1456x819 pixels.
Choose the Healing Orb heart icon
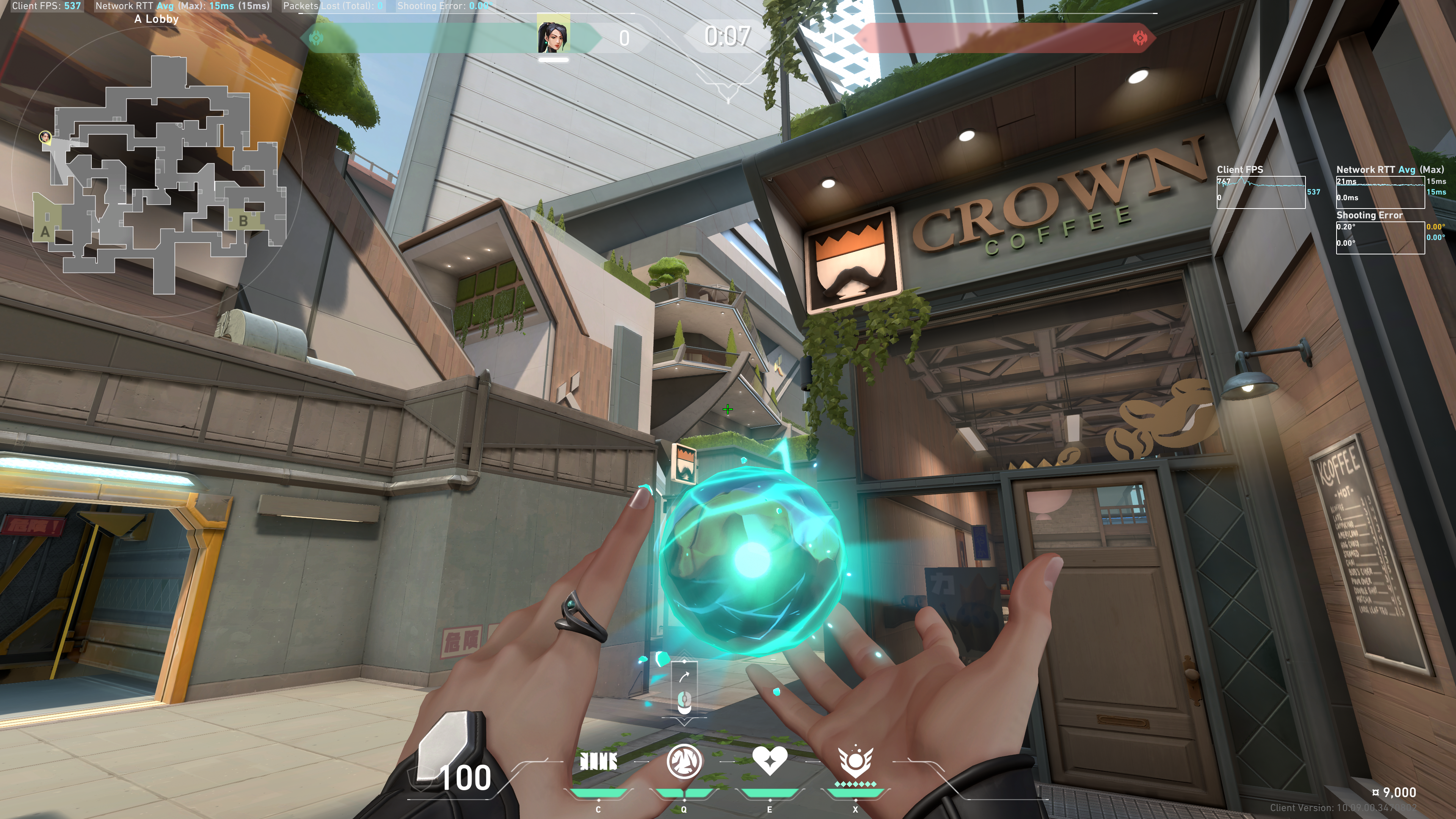(x=769, y=761)
